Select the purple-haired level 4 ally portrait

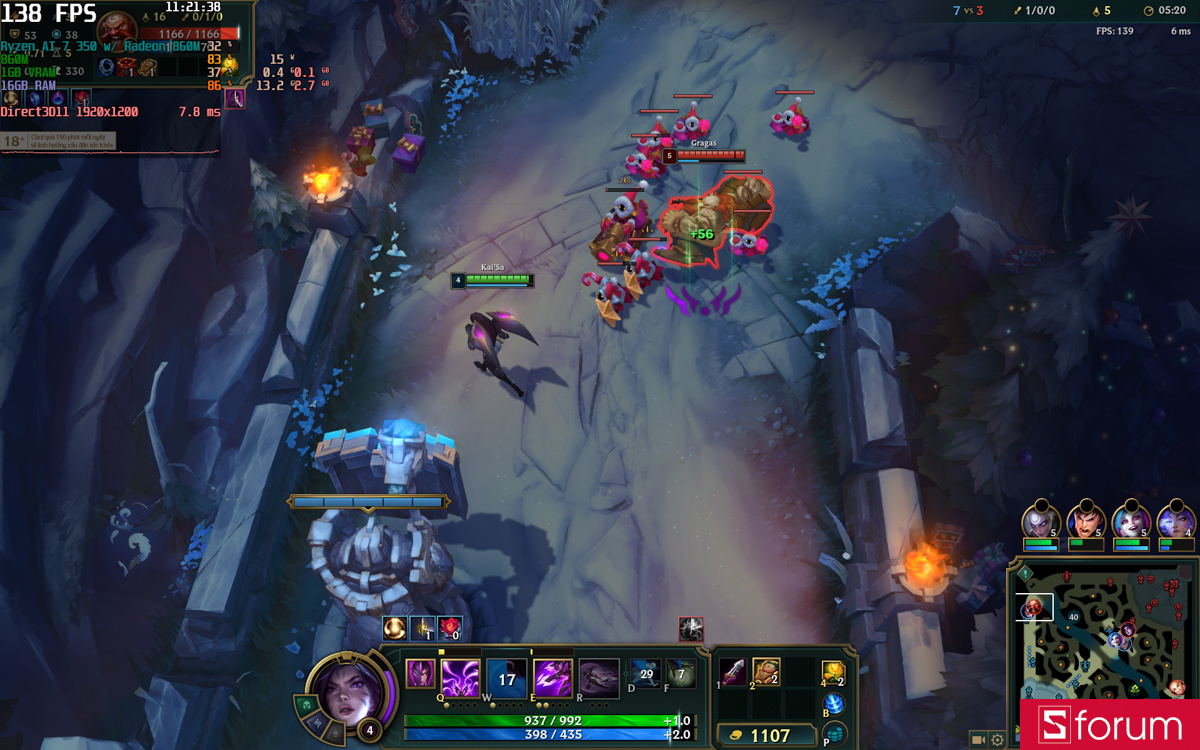tap(1176, 522)
